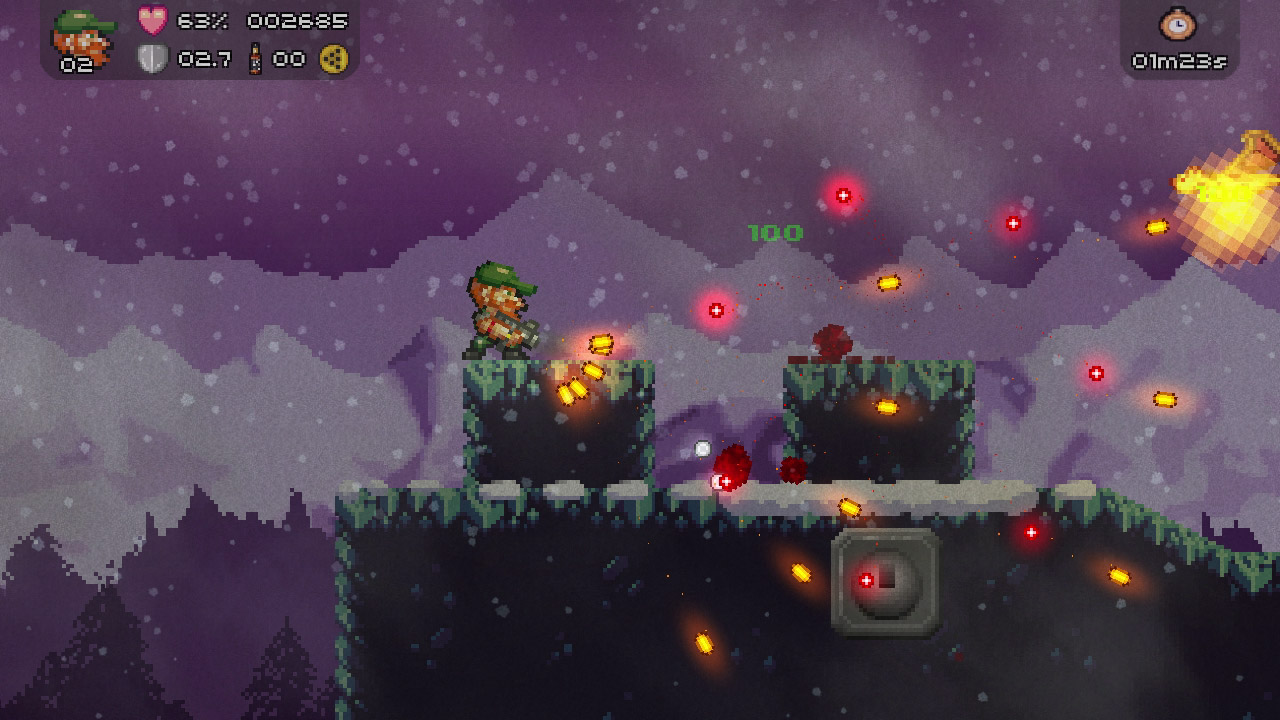Click the pocket watch timer icon
The width and height of the screenshot is (1280, 720).
click(x=1178, y=25)
